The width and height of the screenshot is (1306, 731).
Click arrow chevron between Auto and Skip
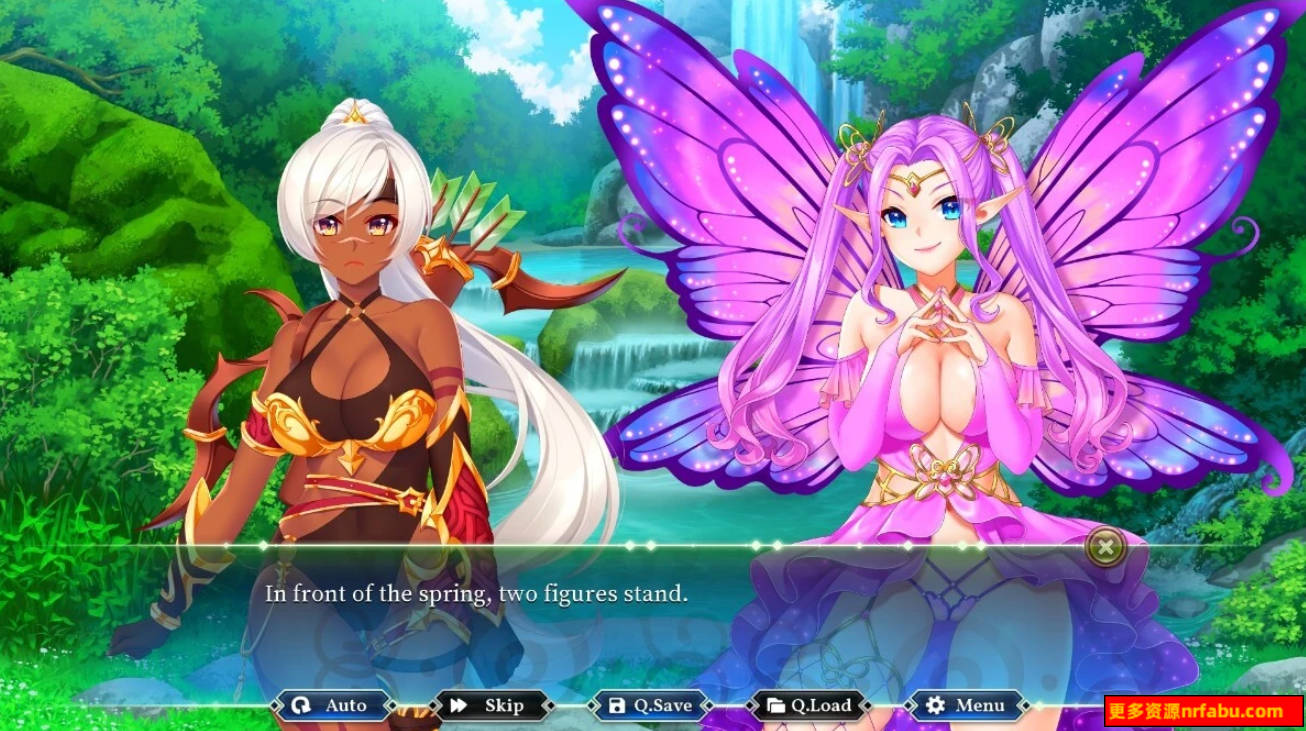click(413, 706)
